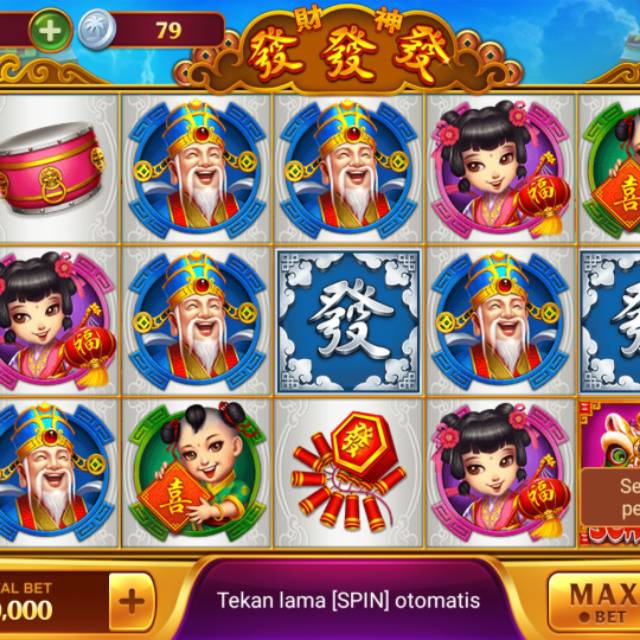640x640 pixels.
Task: Activate the MAX BET button
Action: click(x=598, y=600)
